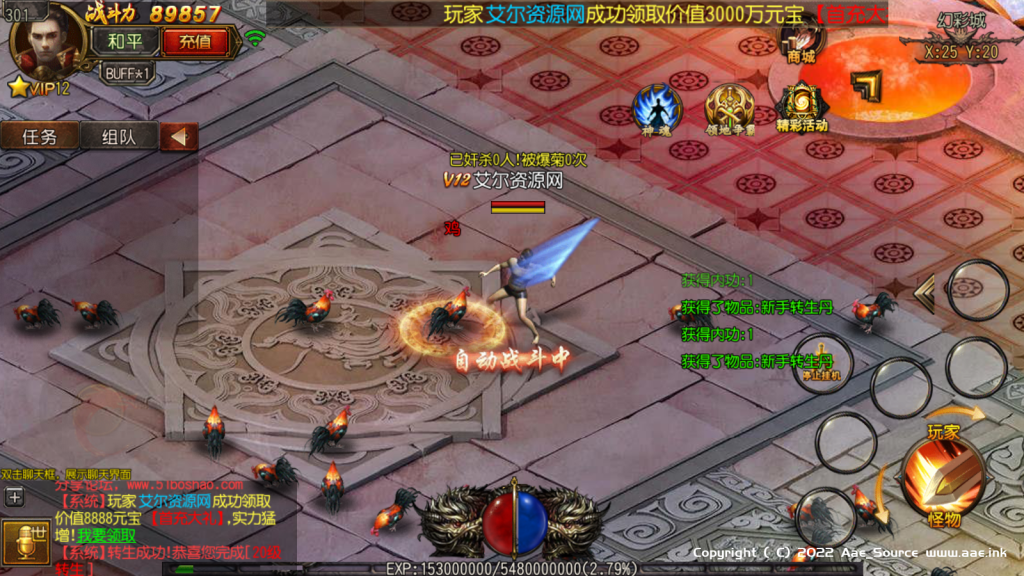
Task: Open the 商城 shop icon
Action: pos(804,40)
